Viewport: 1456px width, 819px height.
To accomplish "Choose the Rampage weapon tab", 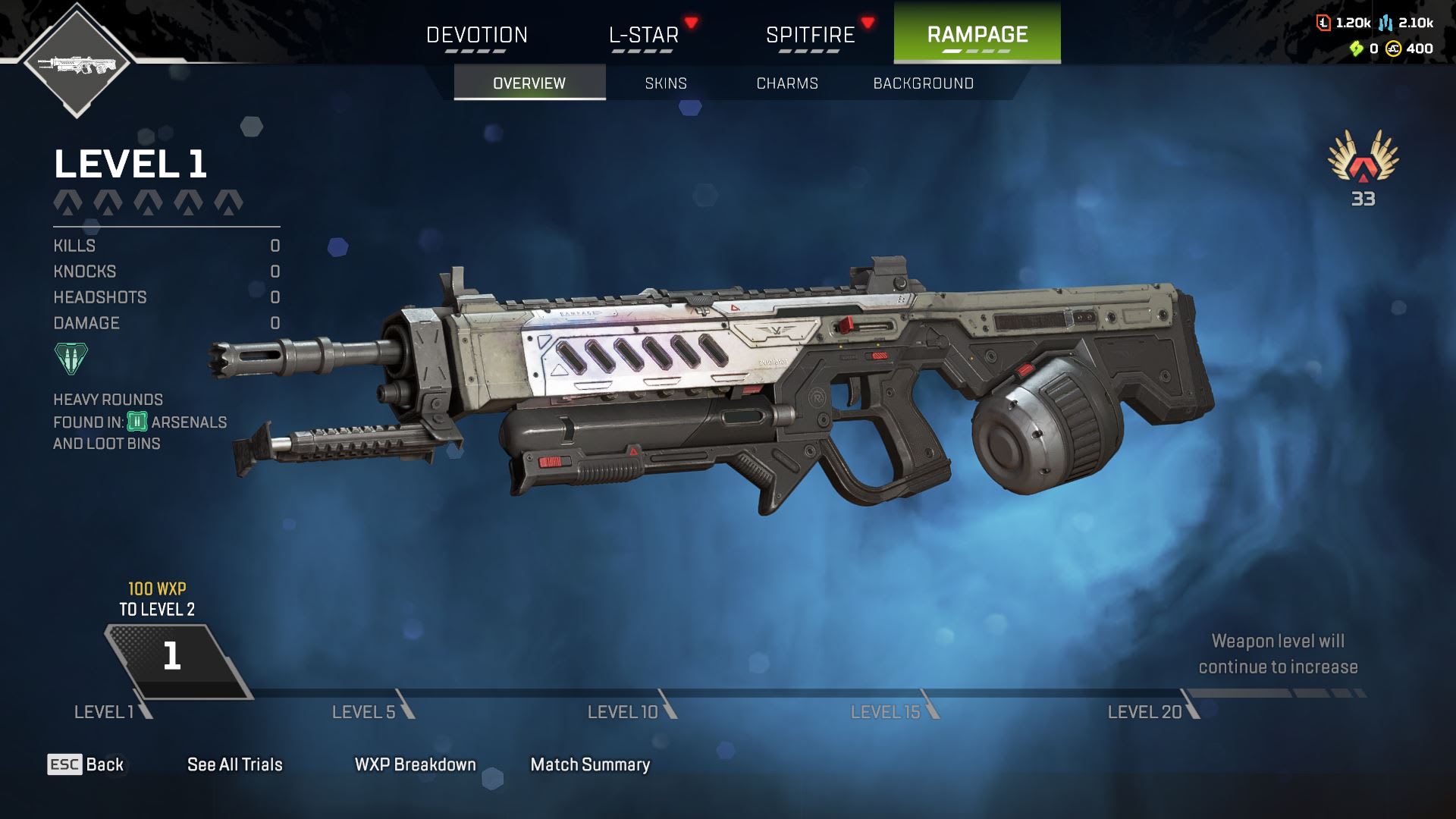I will point(977,33).
